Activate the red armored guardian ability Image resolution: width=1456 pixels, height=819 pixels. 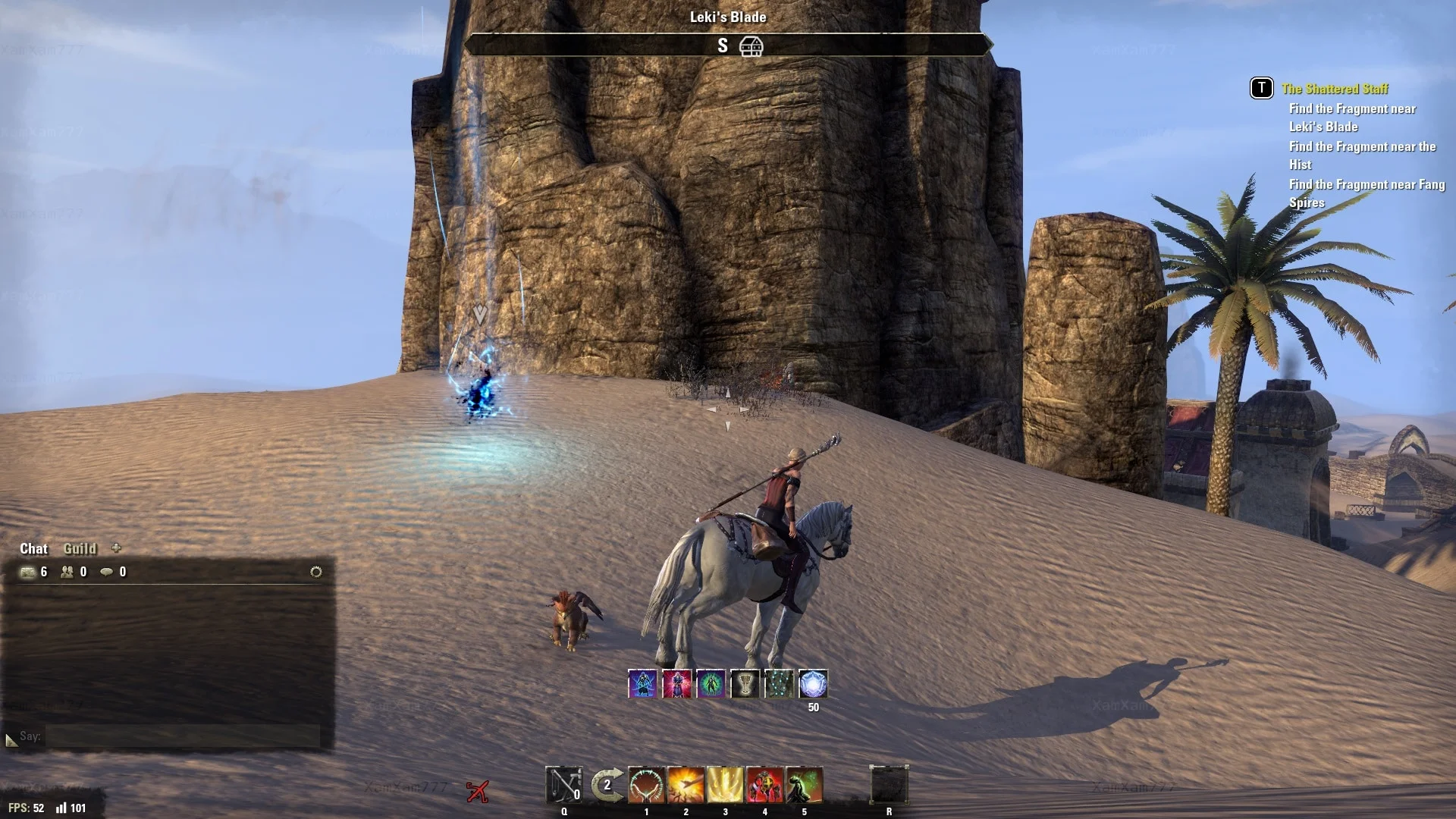tap(764, 785)
